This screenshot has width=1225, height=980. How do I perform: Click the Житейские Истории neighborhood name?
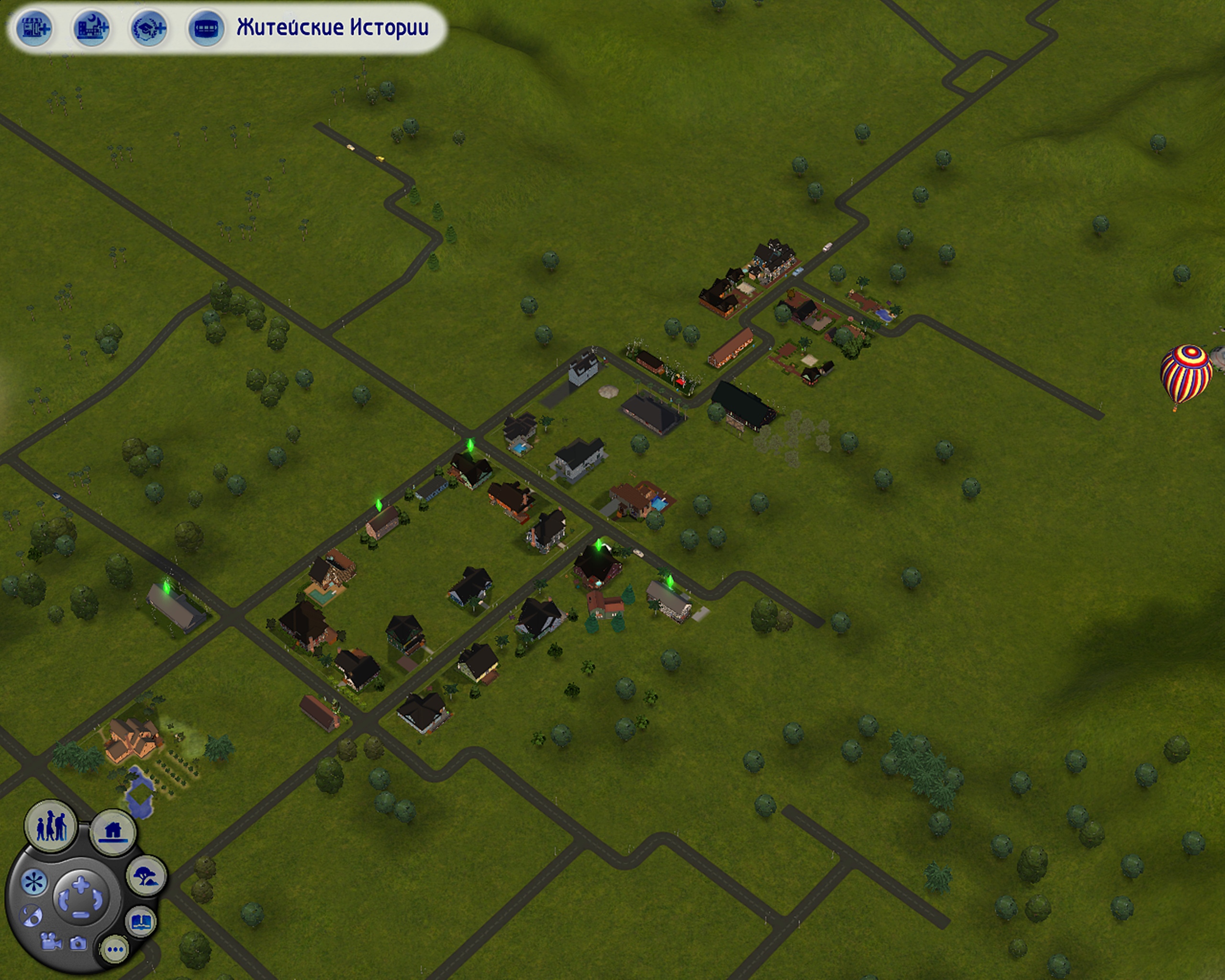tap(333, 28)
